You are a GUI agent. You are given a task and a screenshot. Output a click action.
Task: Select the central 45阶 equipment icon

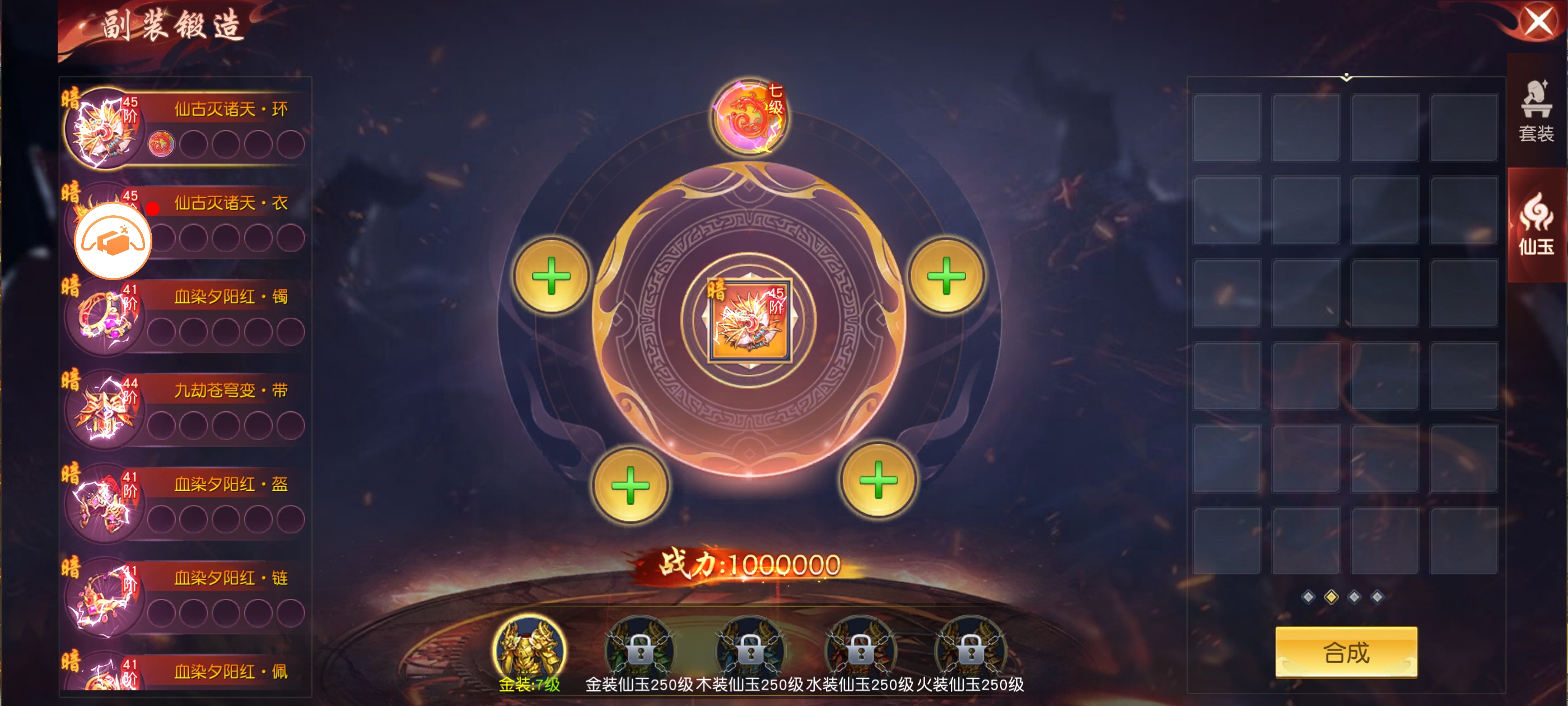click(x=749, y=321)
